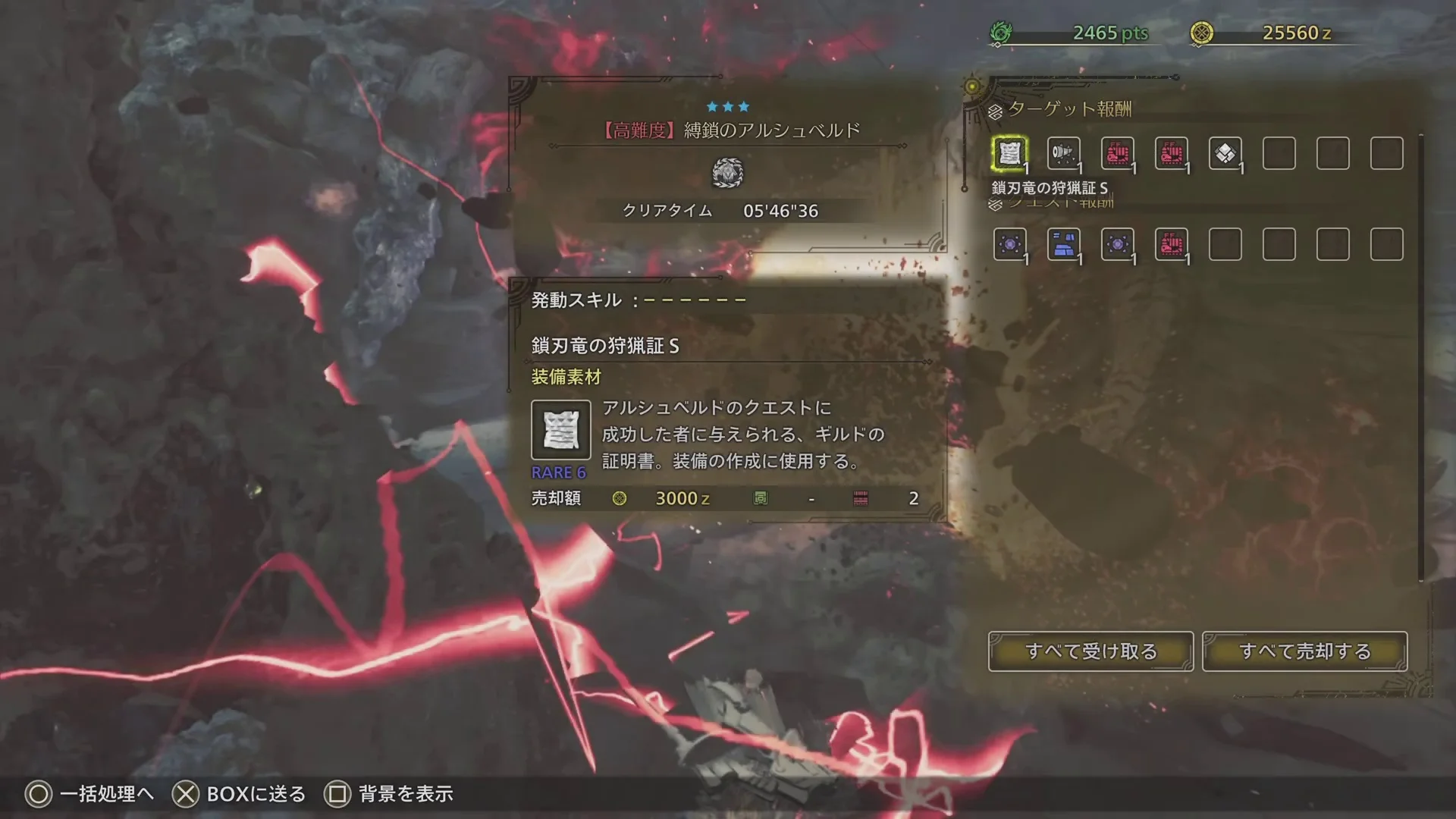Click the zenny coin icon next to 25560z
The width and height of the screenshot is (1456, 819).
1203,33
